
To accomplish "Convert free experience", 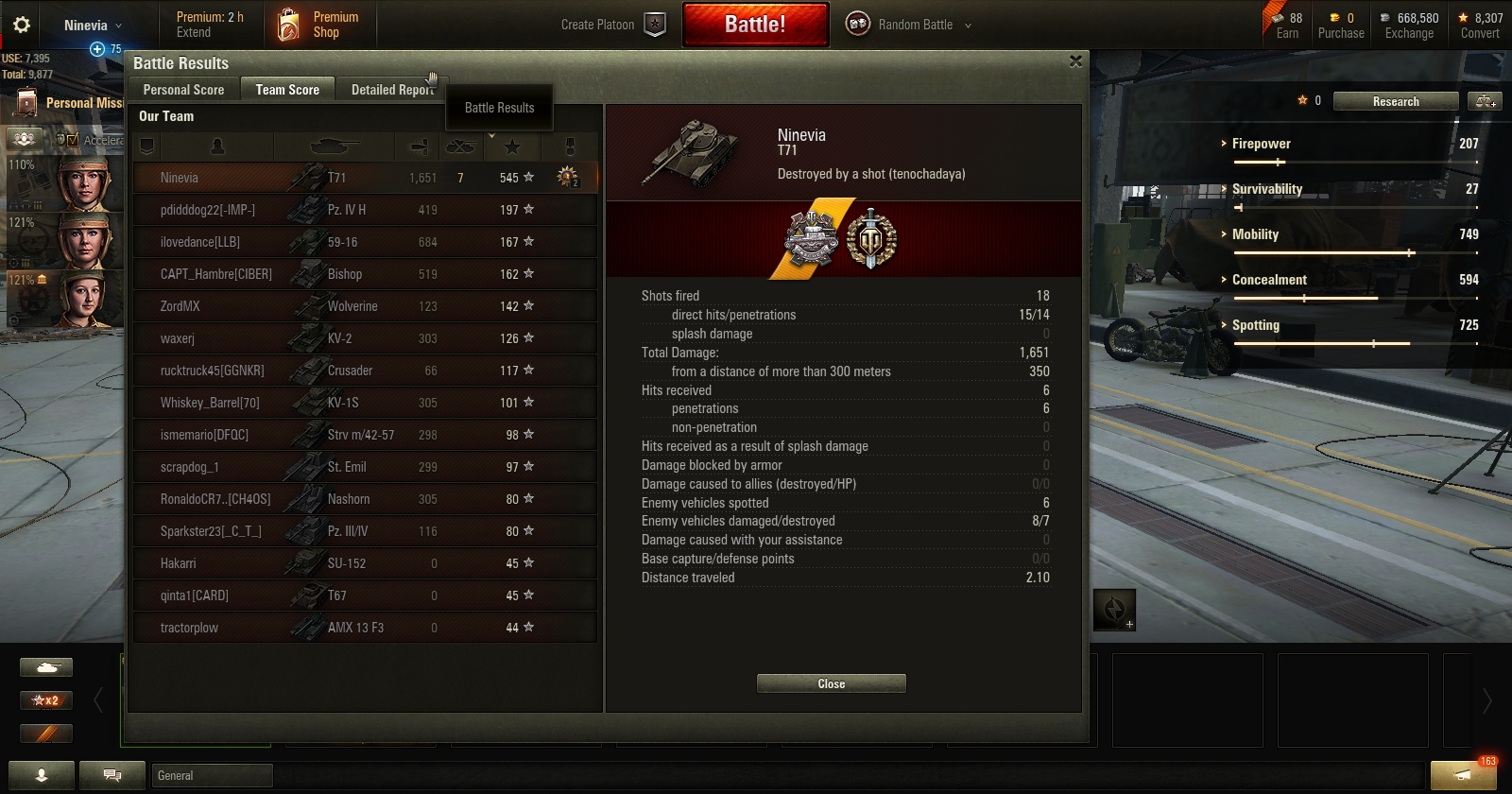I will point(1479,26).
